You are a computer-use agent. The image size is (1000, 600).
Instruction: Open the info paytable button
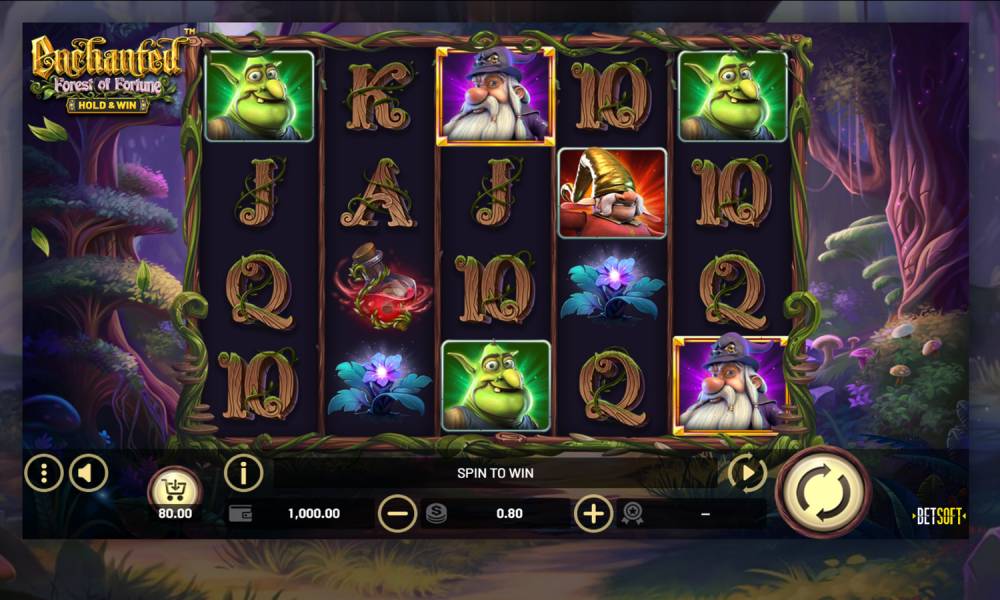(x=243, y=472)
